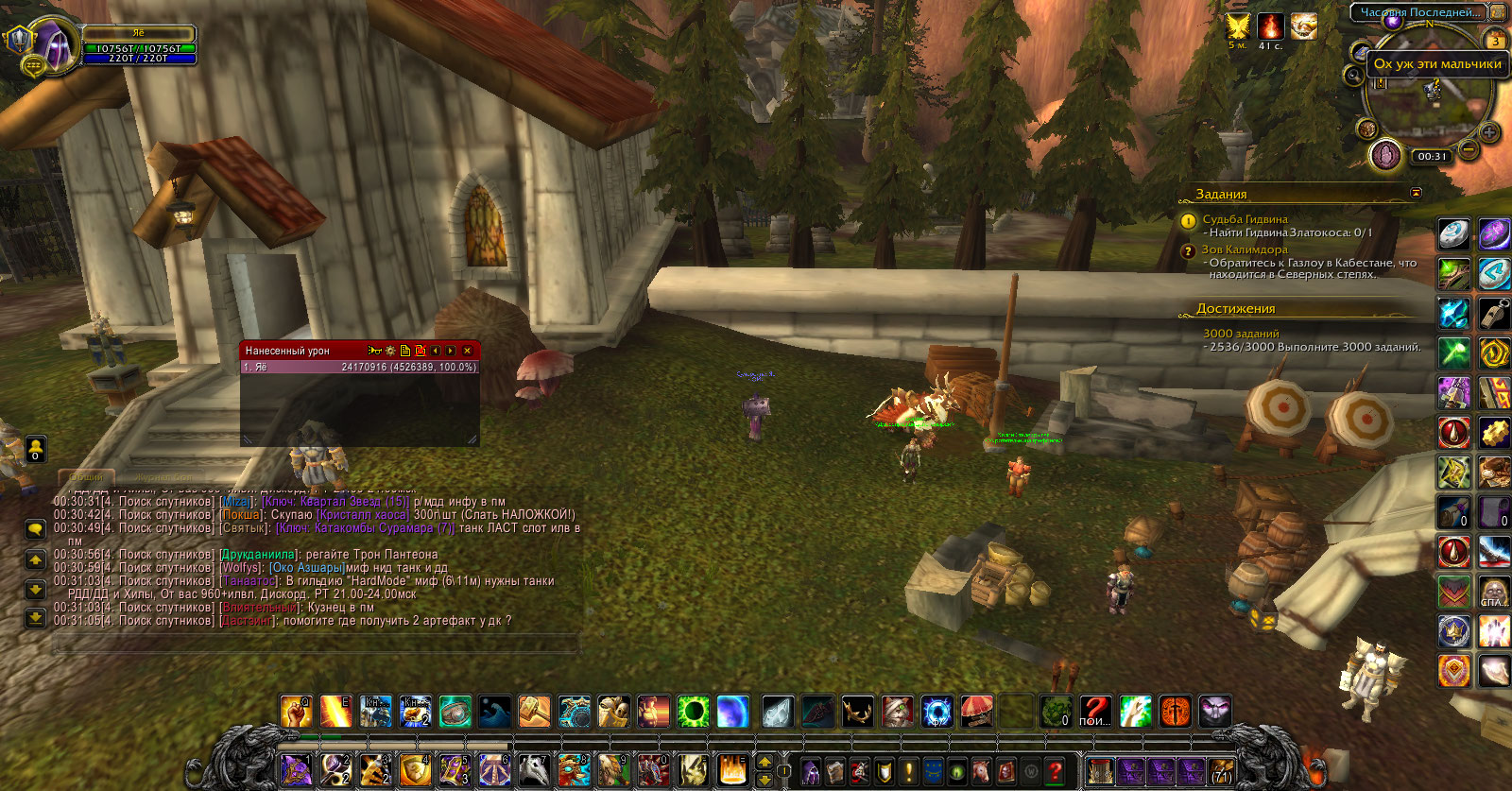
Task: Zoom out on the minimap
Action: pyautogui.click(x=1468, y=148)
